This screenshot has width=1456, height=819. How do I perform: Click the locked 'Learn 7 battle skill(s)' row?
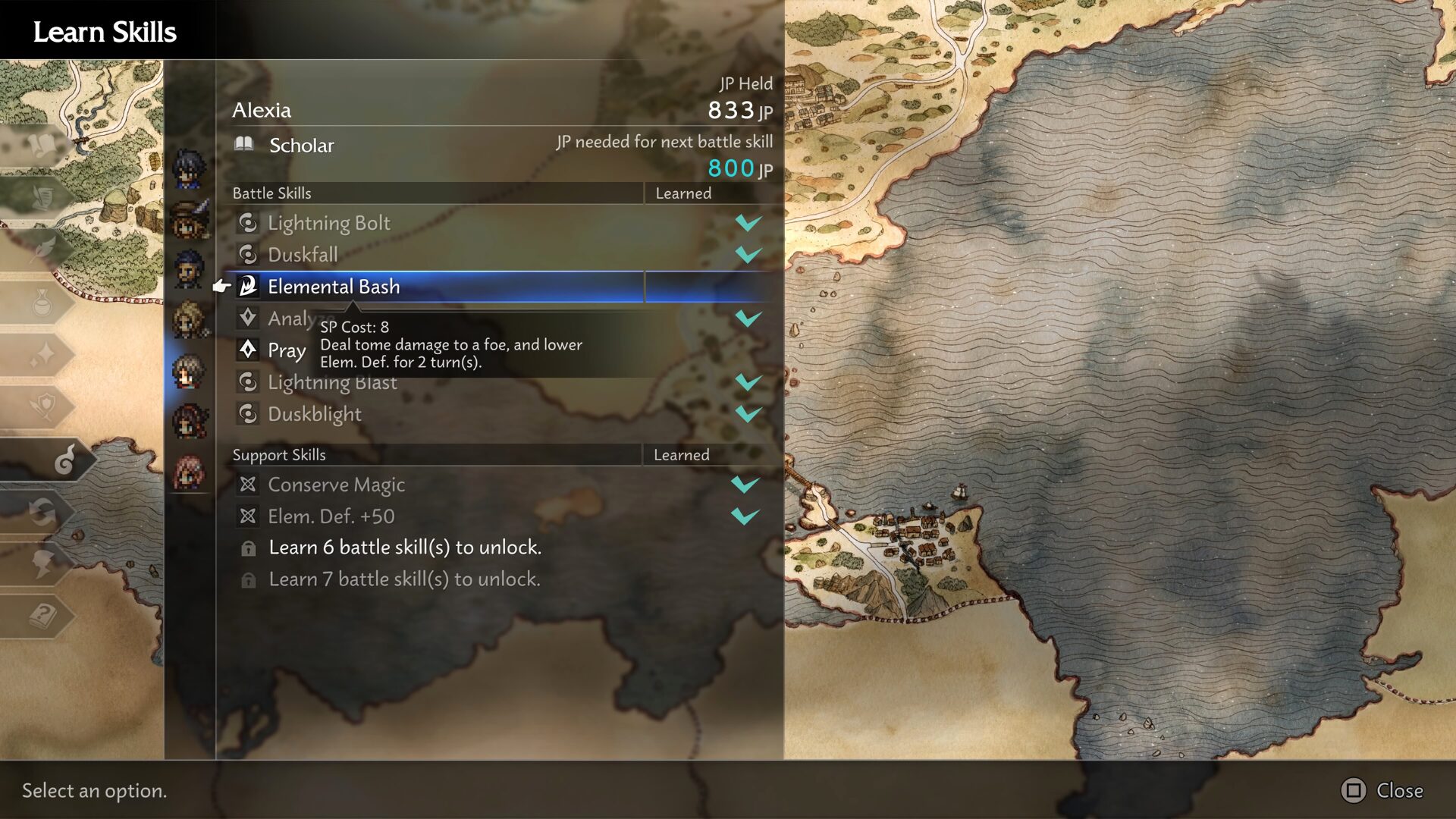(x=405, y=579)
